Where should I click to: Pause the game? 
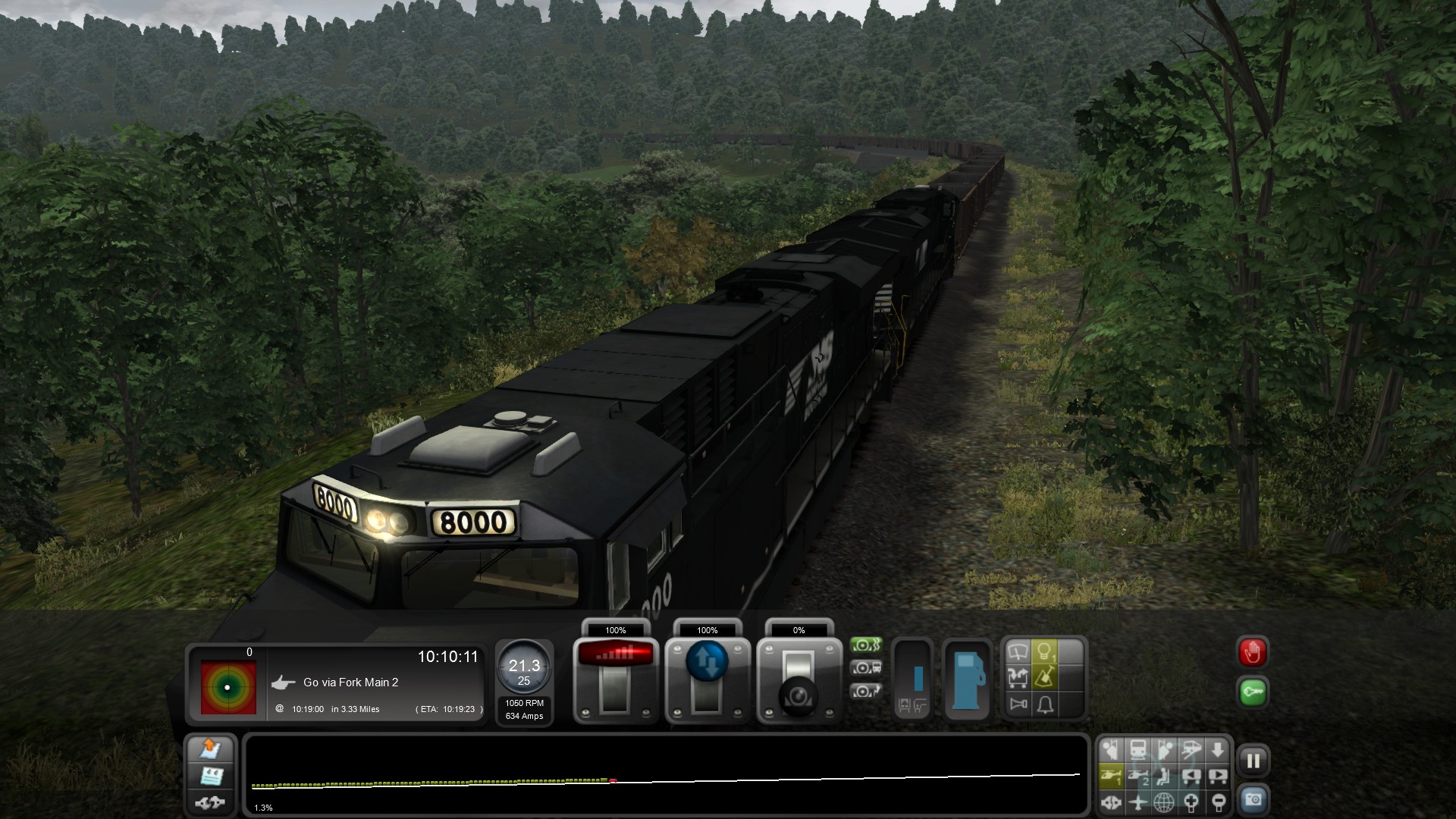[1253, 761]
